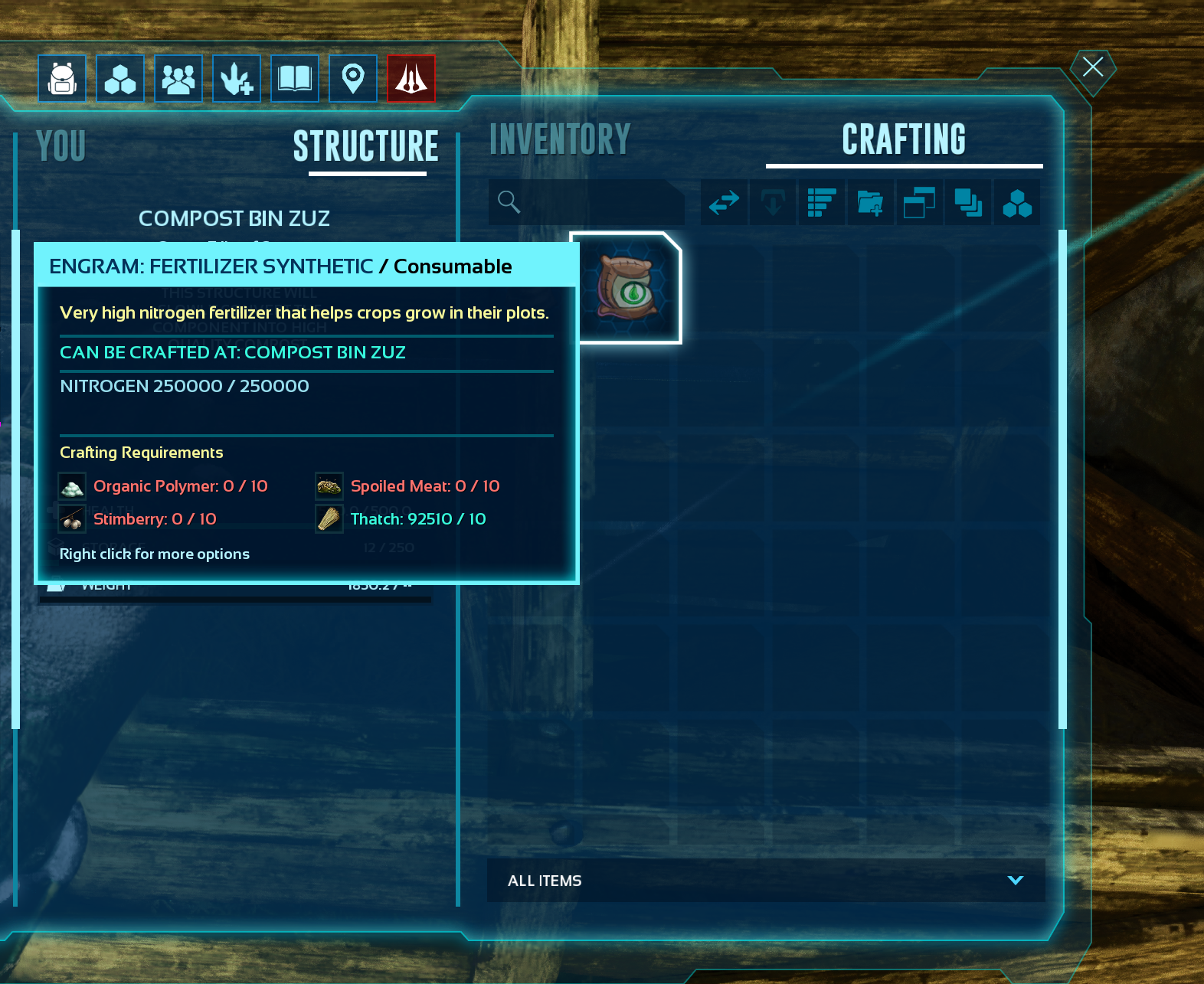Click the stacked squares button
This screenshot has height=984, width=1204.
point(968,202)
